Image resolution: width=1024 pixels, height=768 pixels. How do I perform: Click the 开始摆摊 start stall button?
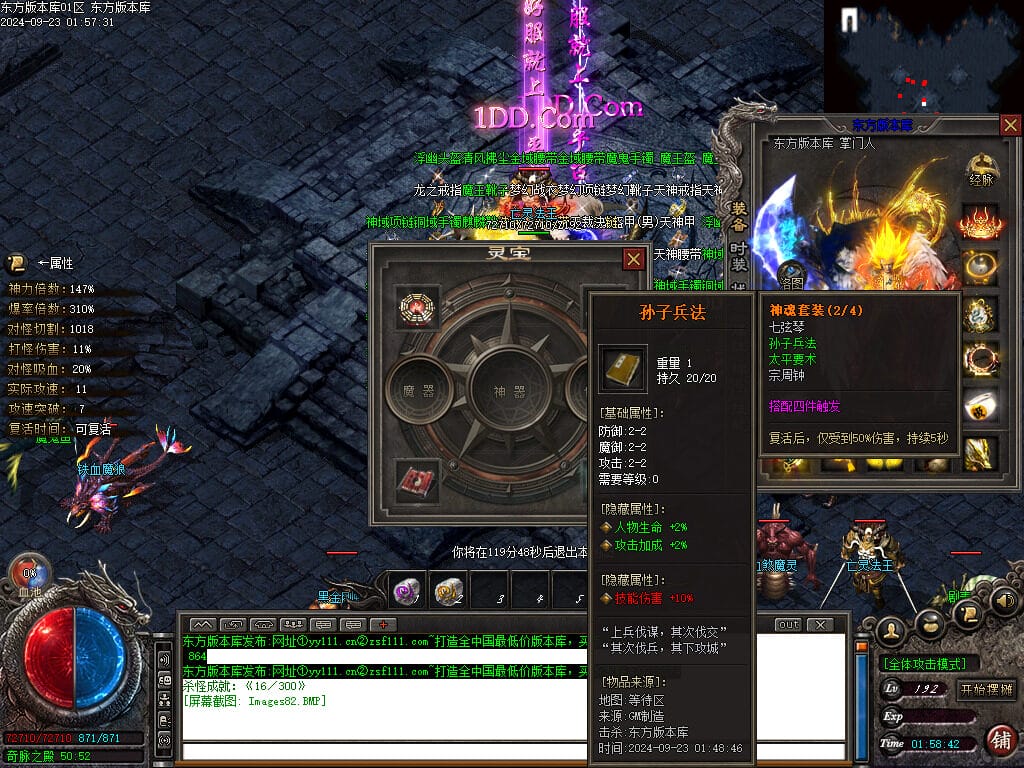tap(986, 690)
